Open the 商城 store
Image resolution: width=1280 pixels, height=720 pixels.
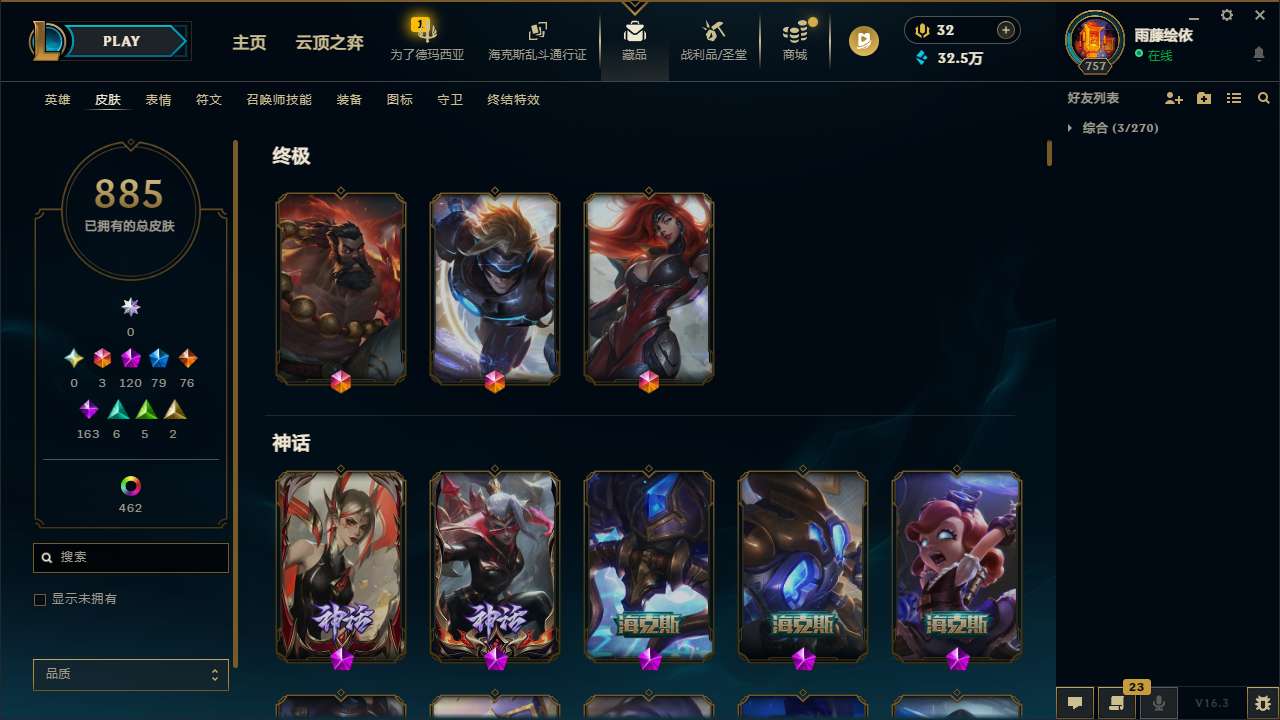tap(795, 40)
